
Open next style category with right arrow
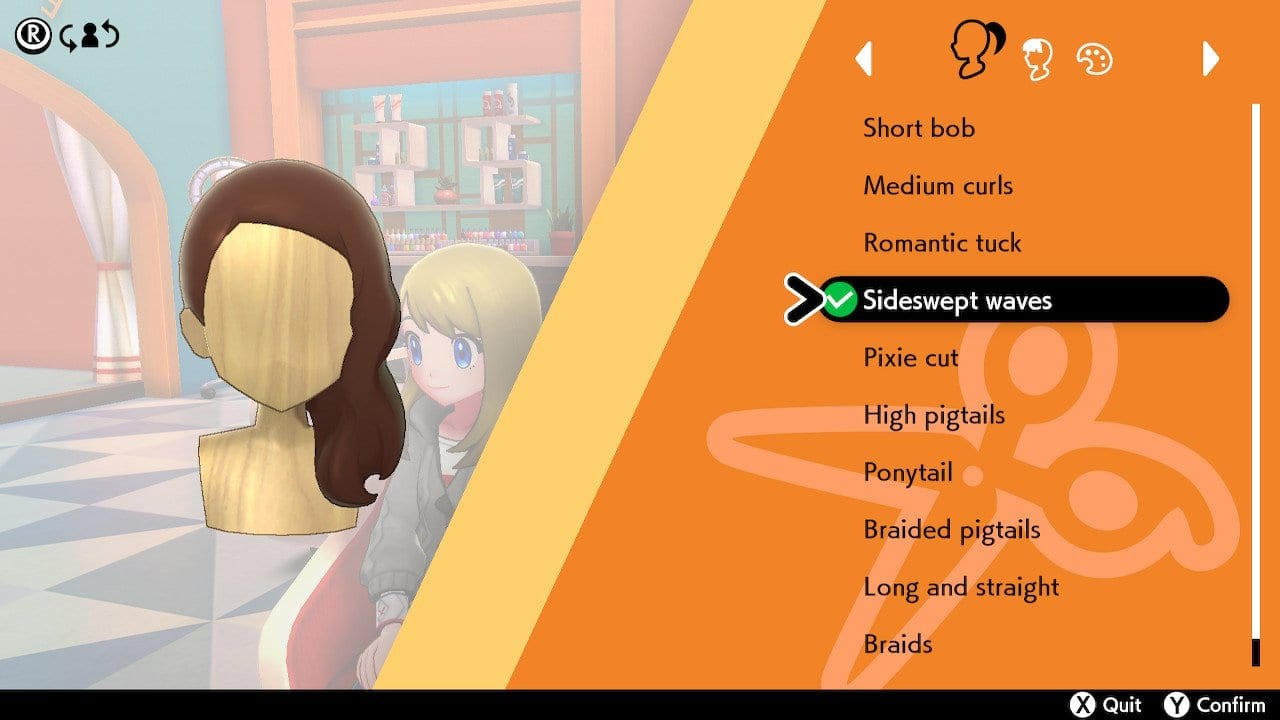[x=1209, y=60]
